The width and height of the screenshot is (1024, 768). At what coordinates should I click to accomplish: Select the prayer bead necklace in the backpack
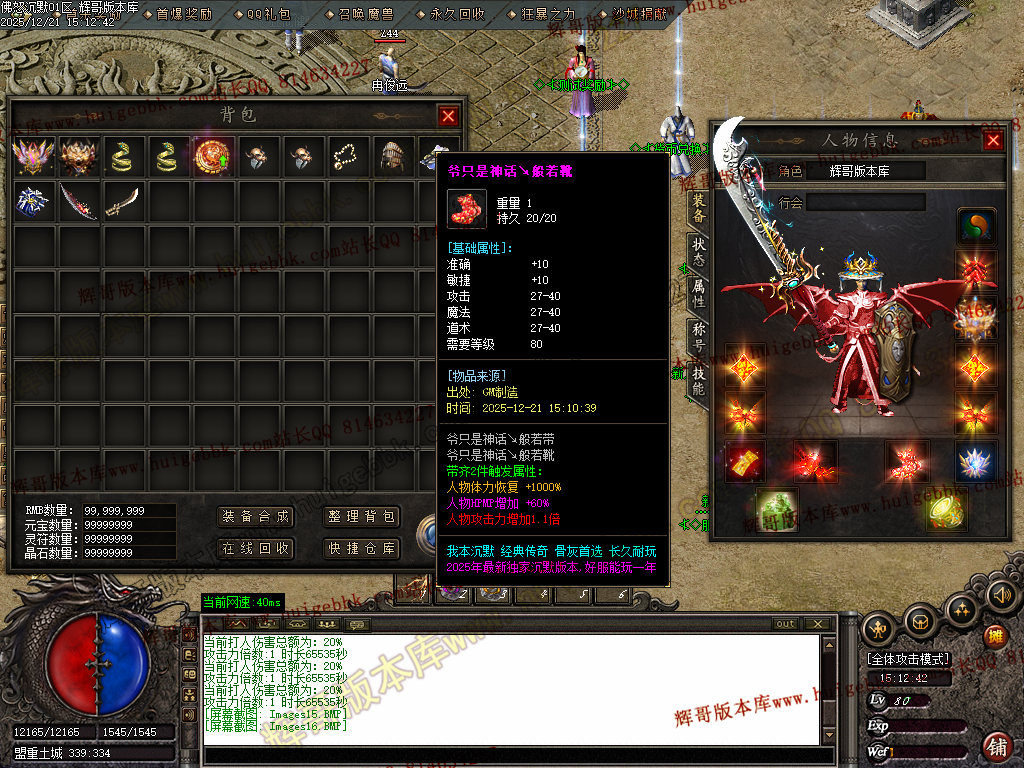click(x=347, y=157)
